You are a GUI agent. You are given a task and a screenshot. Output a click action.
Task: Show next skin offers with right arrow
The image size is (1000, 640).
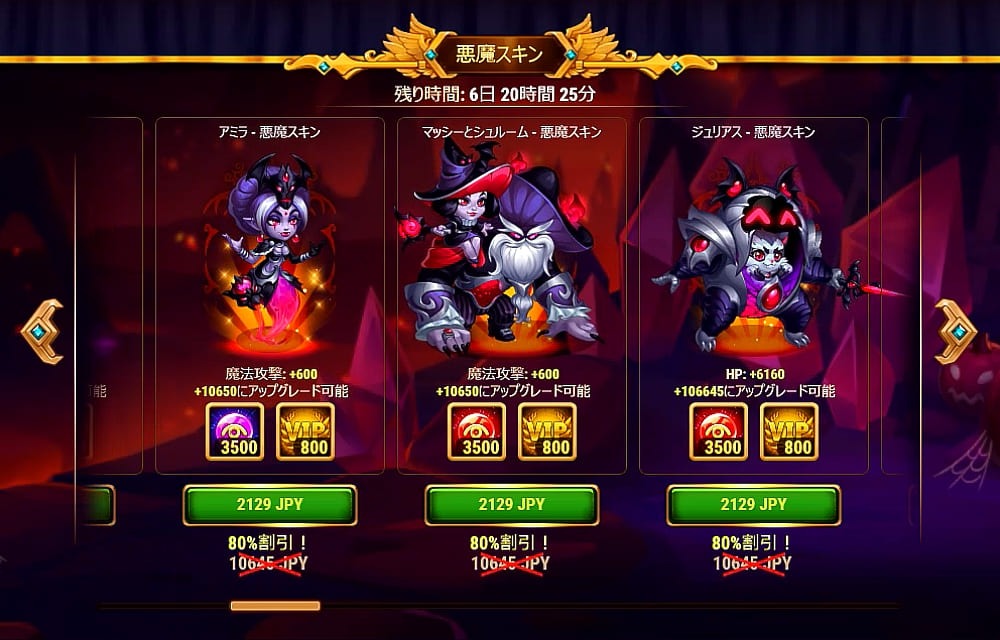[956, 331]
